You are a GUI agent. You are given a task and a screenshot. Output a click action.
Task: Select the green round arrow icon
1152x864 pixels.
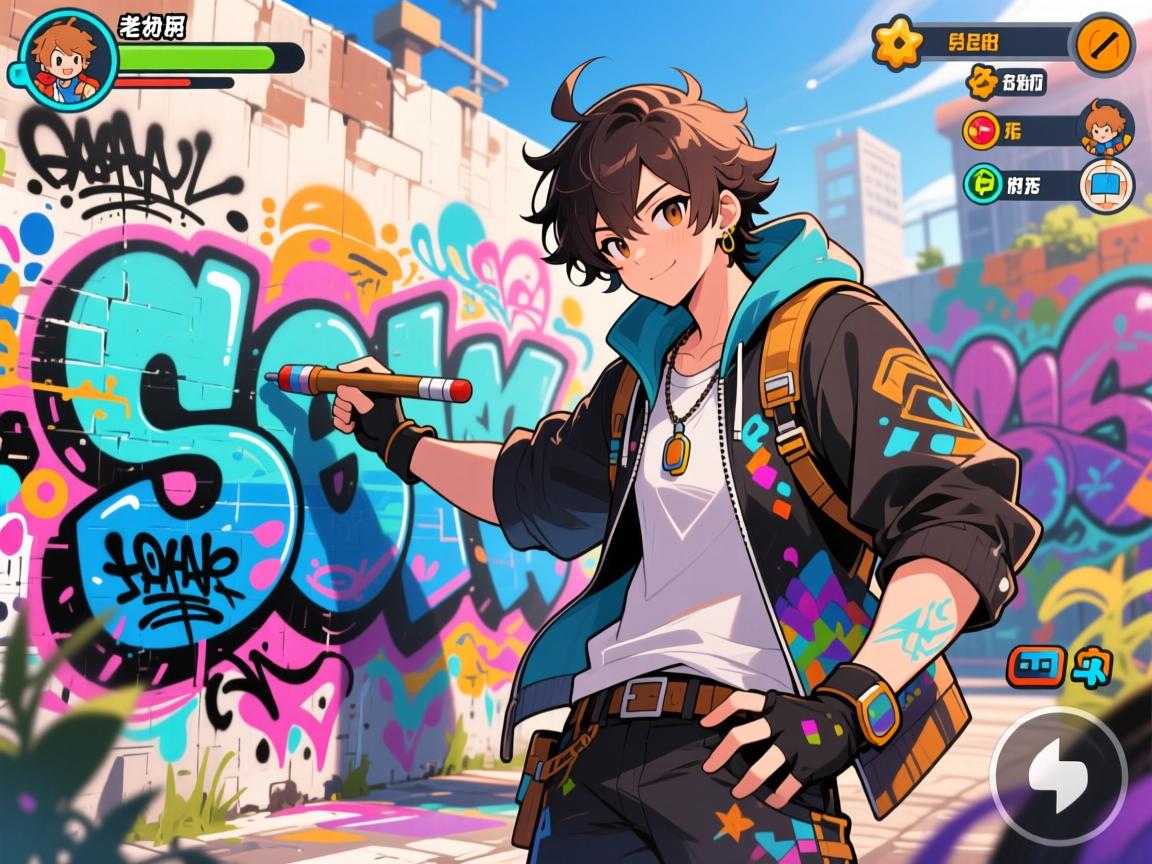[x=982, y=183]
